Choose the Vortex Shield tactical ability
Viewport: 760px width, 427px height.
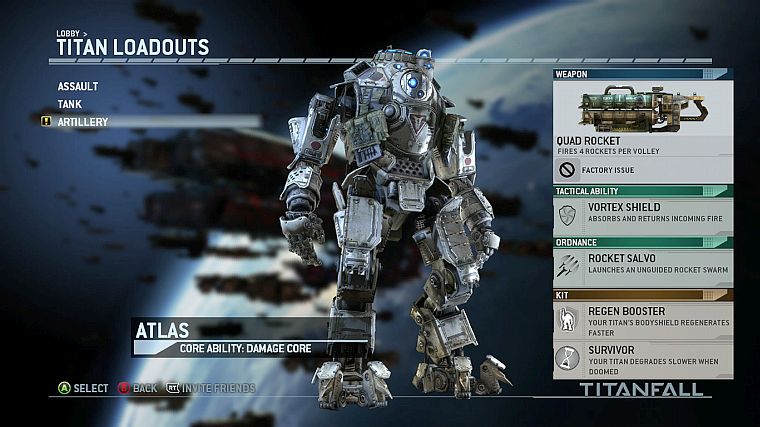(642, 213)
